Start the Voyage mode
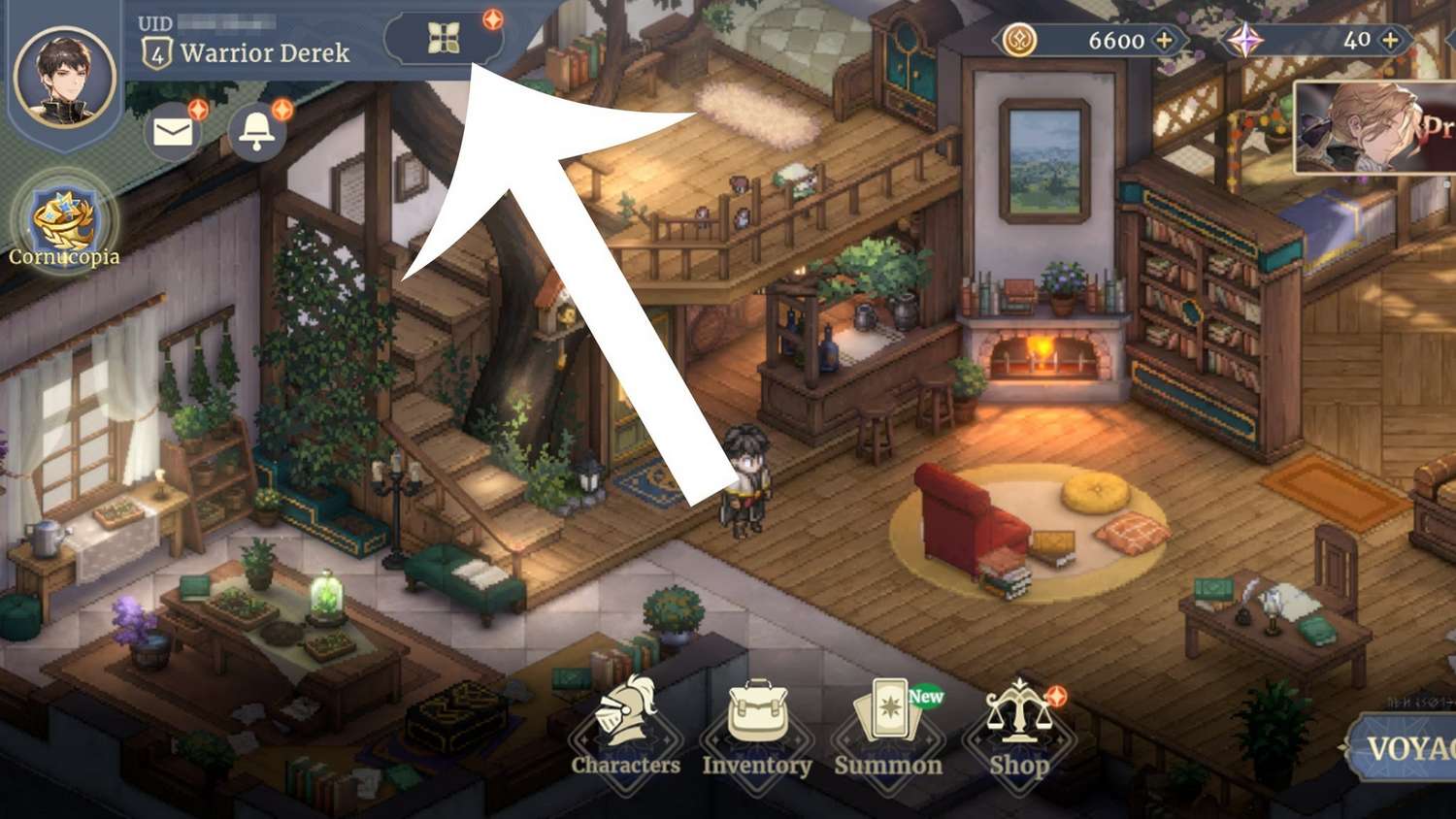Screen dimensions: 1456x819 pos(1407,748)
